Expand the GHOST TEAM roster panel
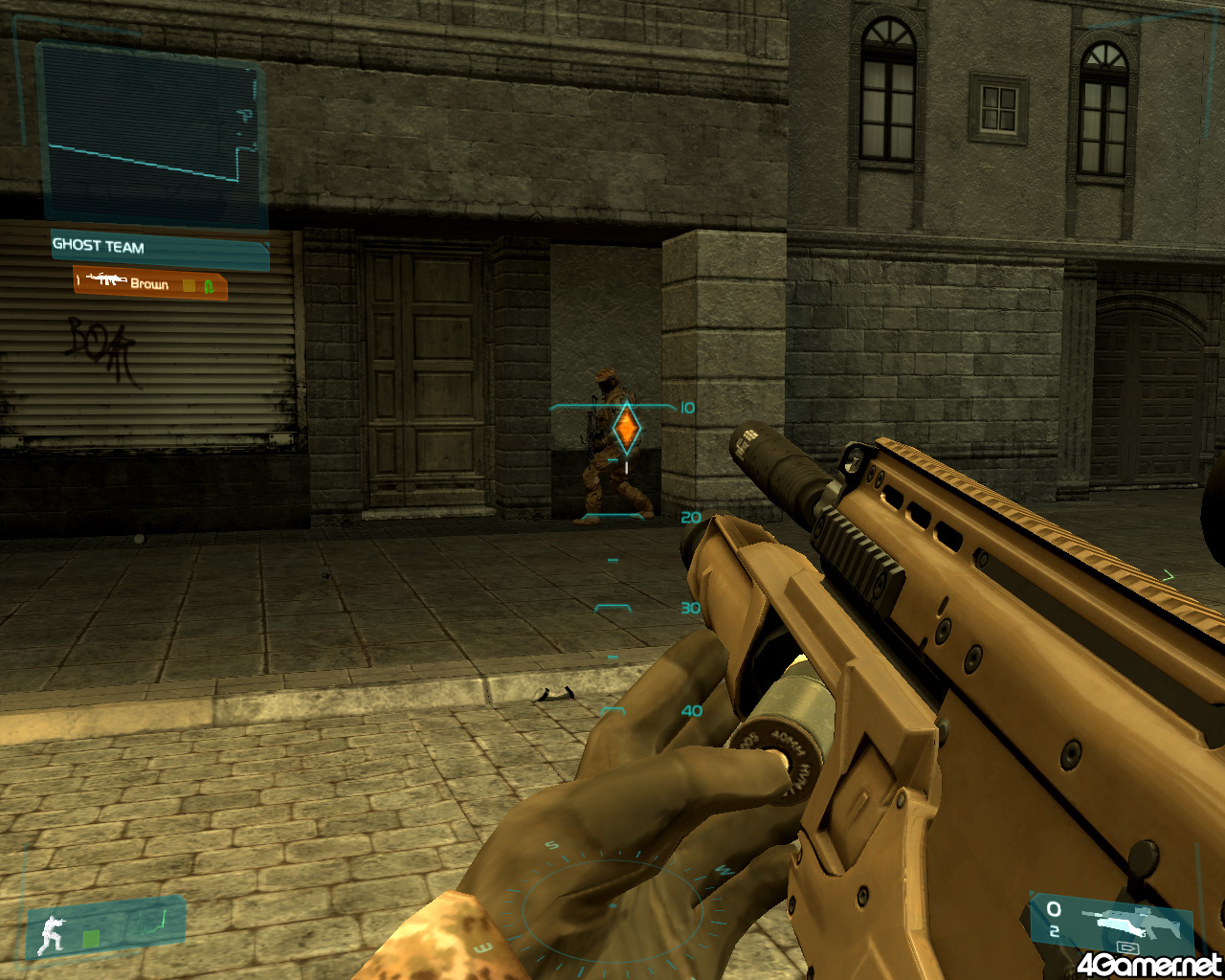Image resolution: width=1225 pixels, height=980 pixels. point(153,247)
